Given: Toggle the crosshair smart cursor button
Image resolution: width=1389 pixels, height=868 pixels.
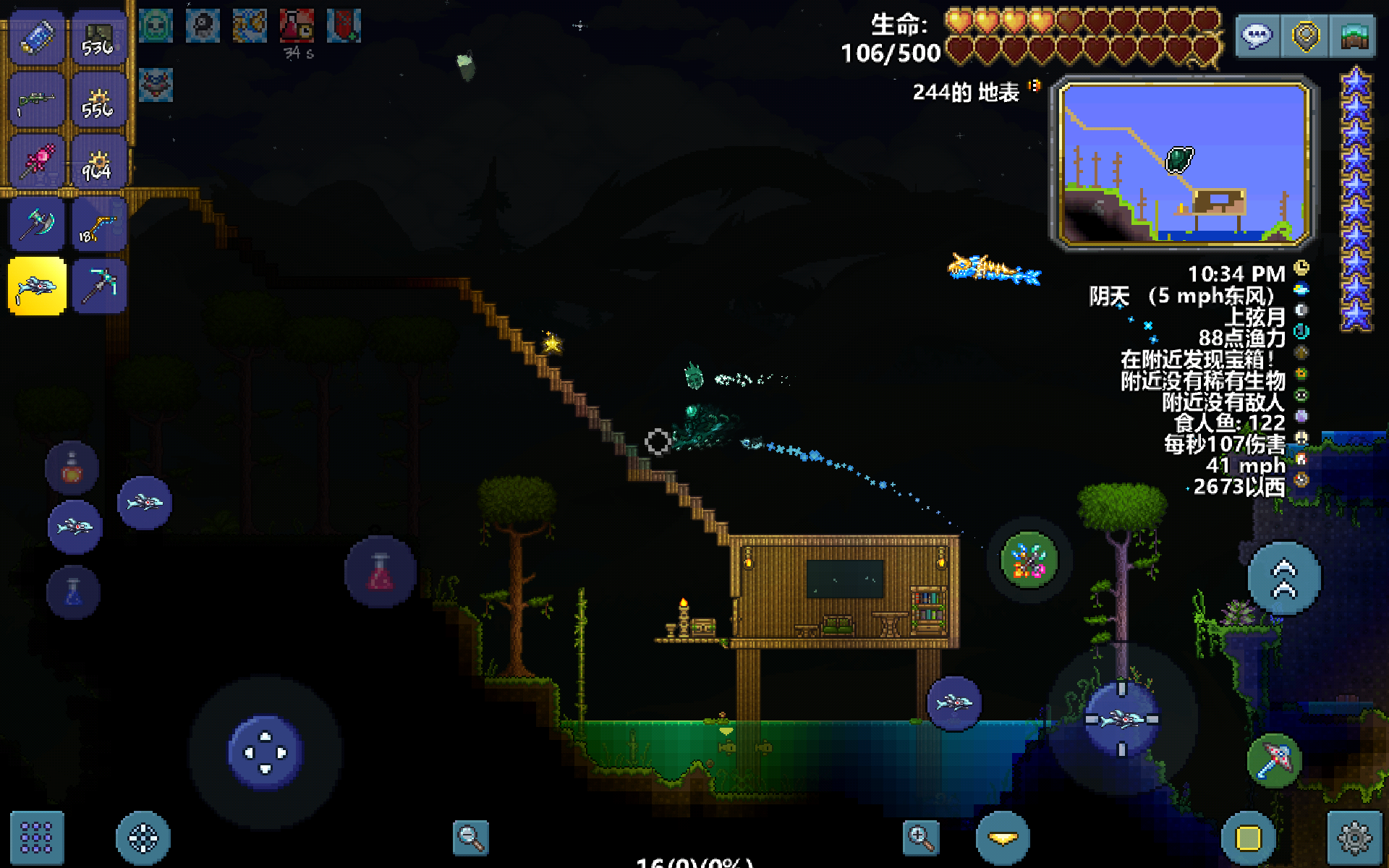Looking at the screenshot, I should (143, 838).
